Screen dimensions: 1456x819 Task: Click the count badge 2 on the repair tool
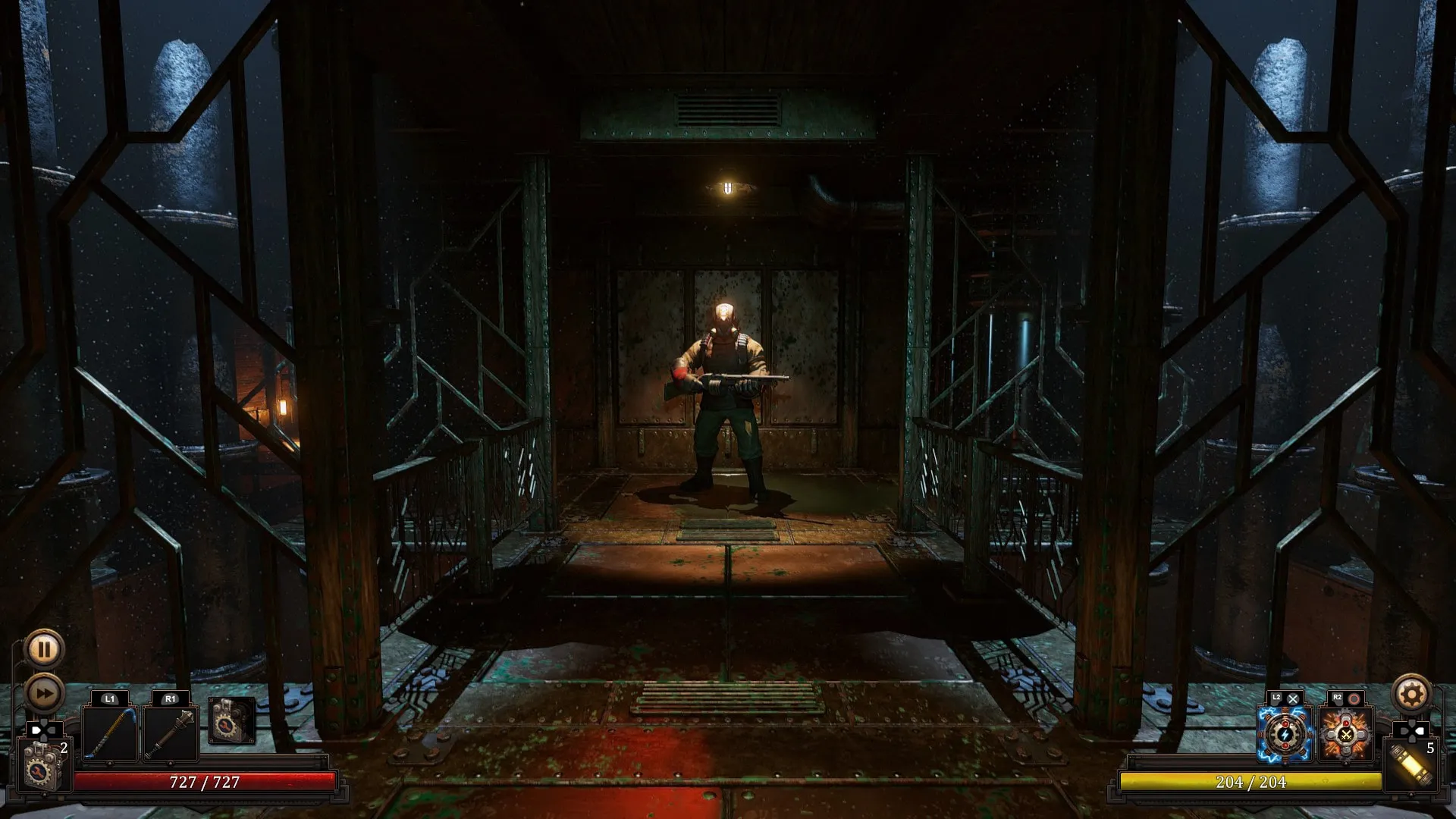tap(64, 748)
